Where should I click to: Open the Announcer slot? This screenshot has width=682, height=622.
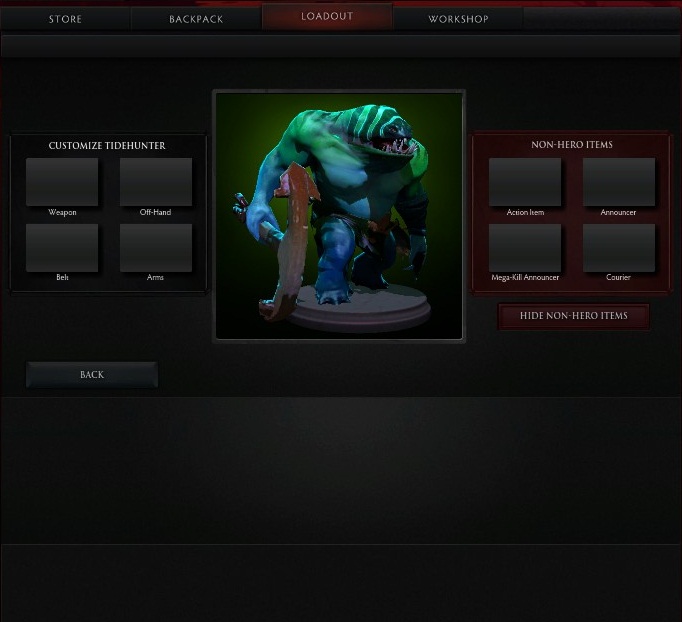coord(619,182)
